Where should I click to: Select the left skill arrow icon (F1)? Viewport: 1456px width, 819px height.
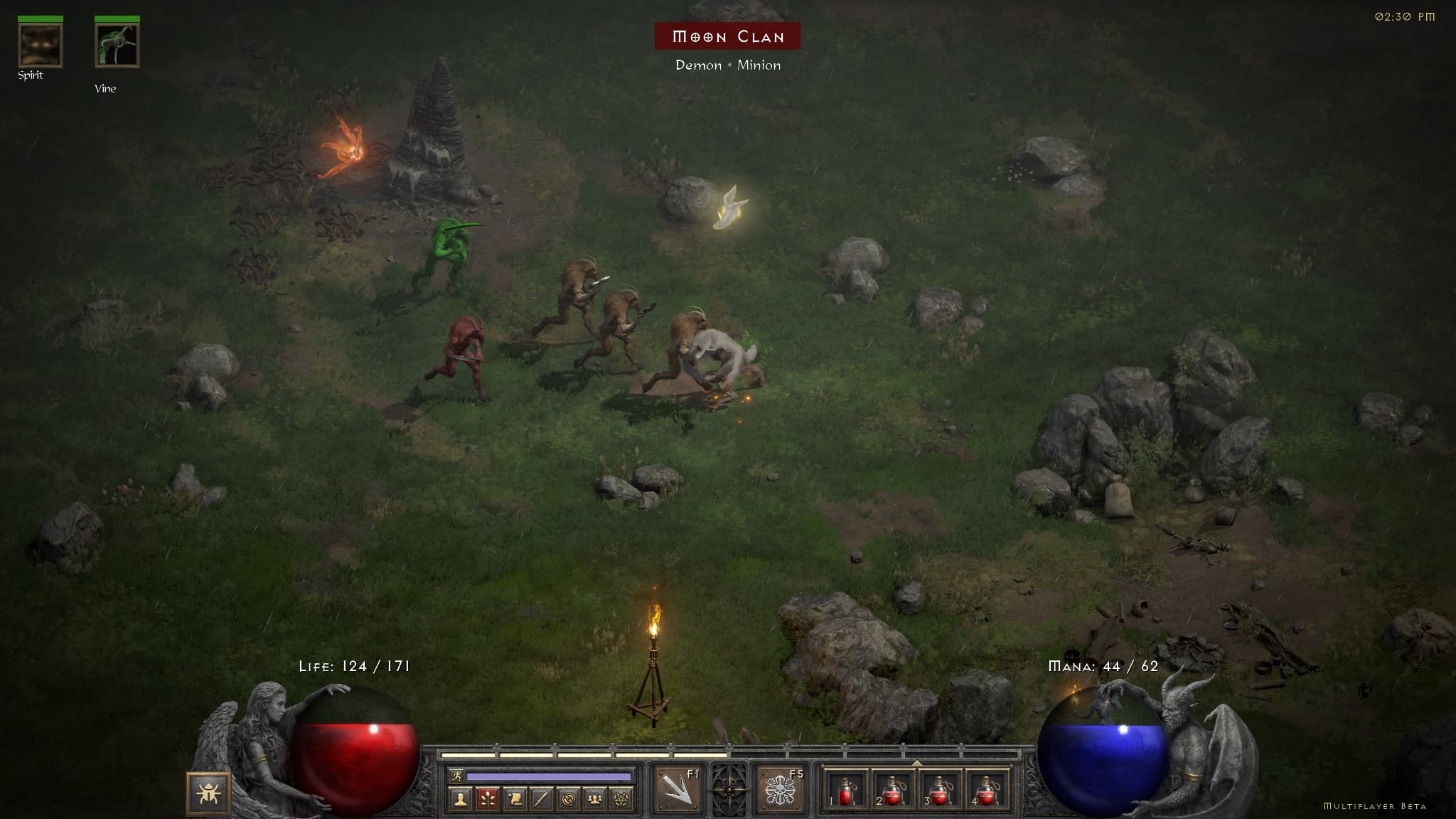click(x=678, y=789)
